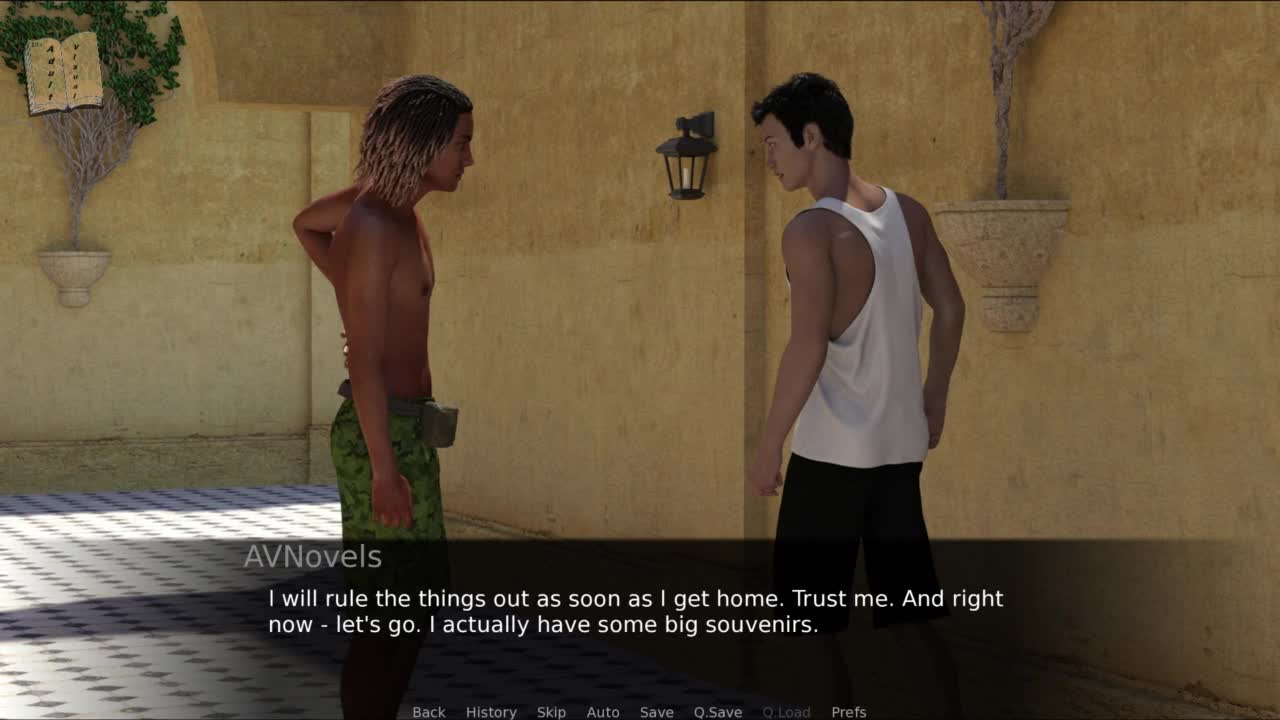Image resolution: width=1280 pixels, height=720 pixels.
Task: Go Back one dialogue line
Action: click(429, 712)
